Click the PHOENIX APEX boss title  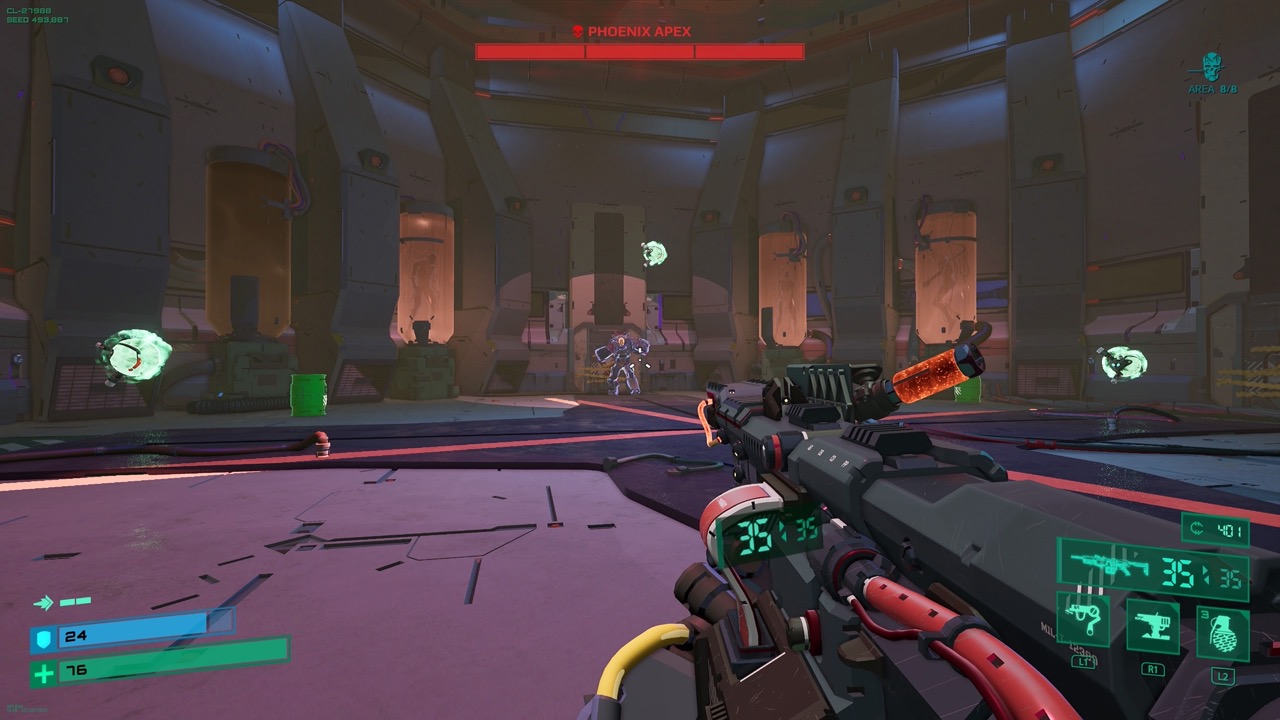point(640,31)
